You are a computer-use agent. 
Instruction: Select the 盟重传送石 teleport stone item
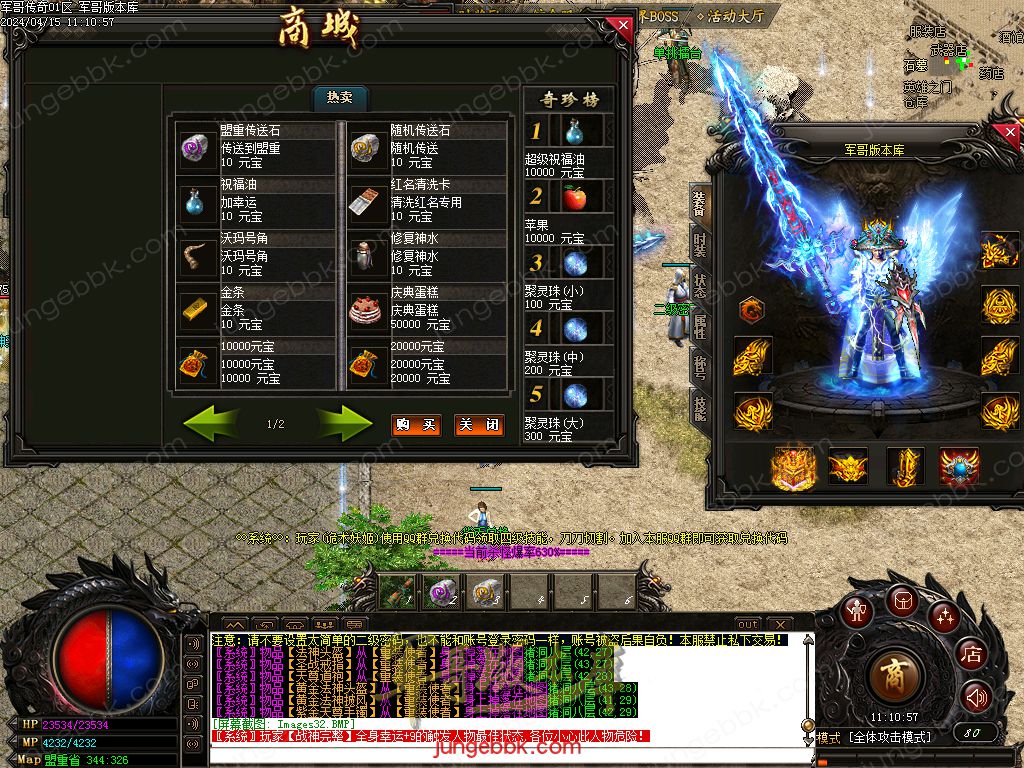click(x=256, y=147)
